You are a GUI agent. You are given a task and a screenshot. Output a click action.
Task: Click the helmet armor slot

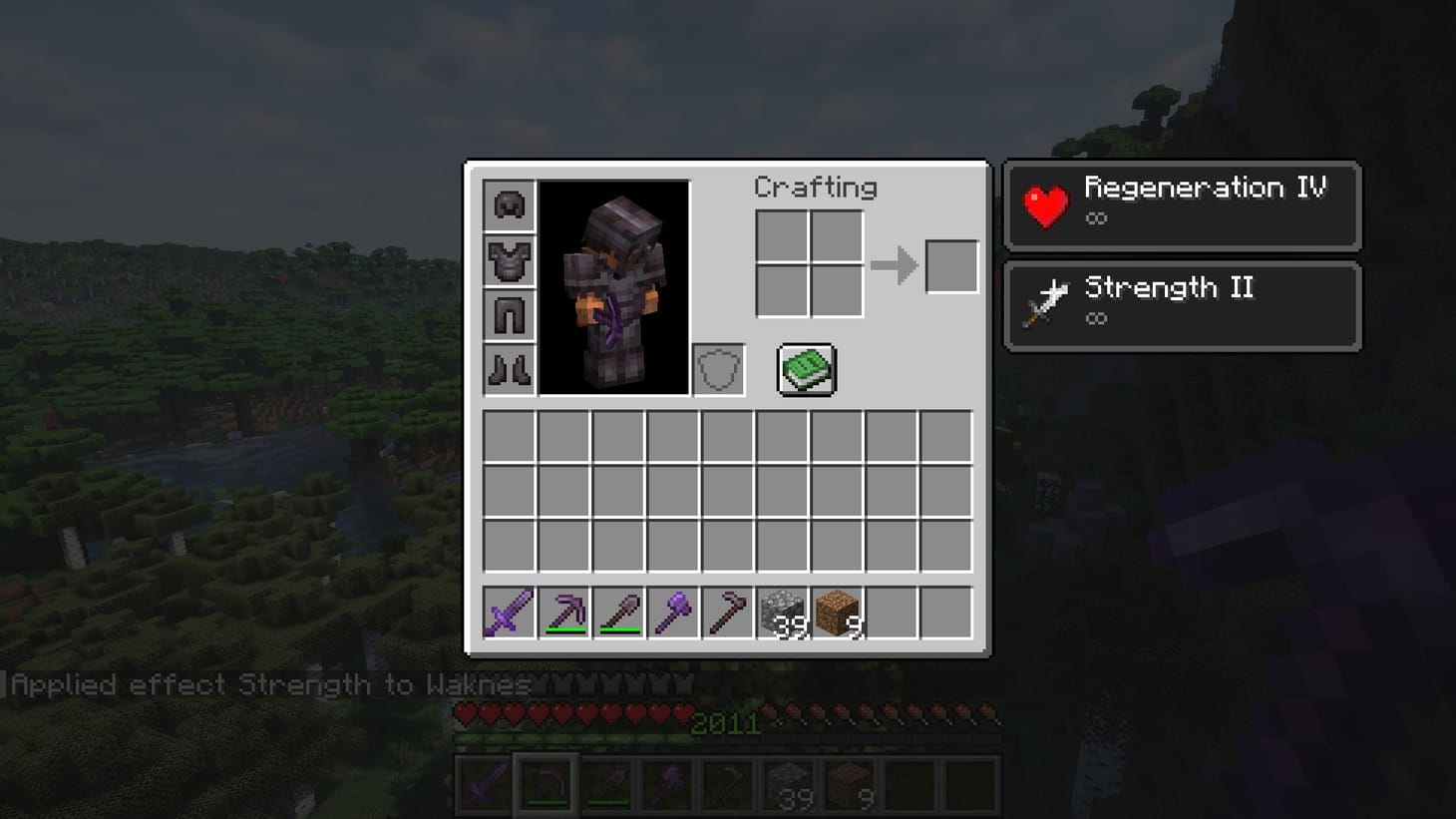[509, 206]
